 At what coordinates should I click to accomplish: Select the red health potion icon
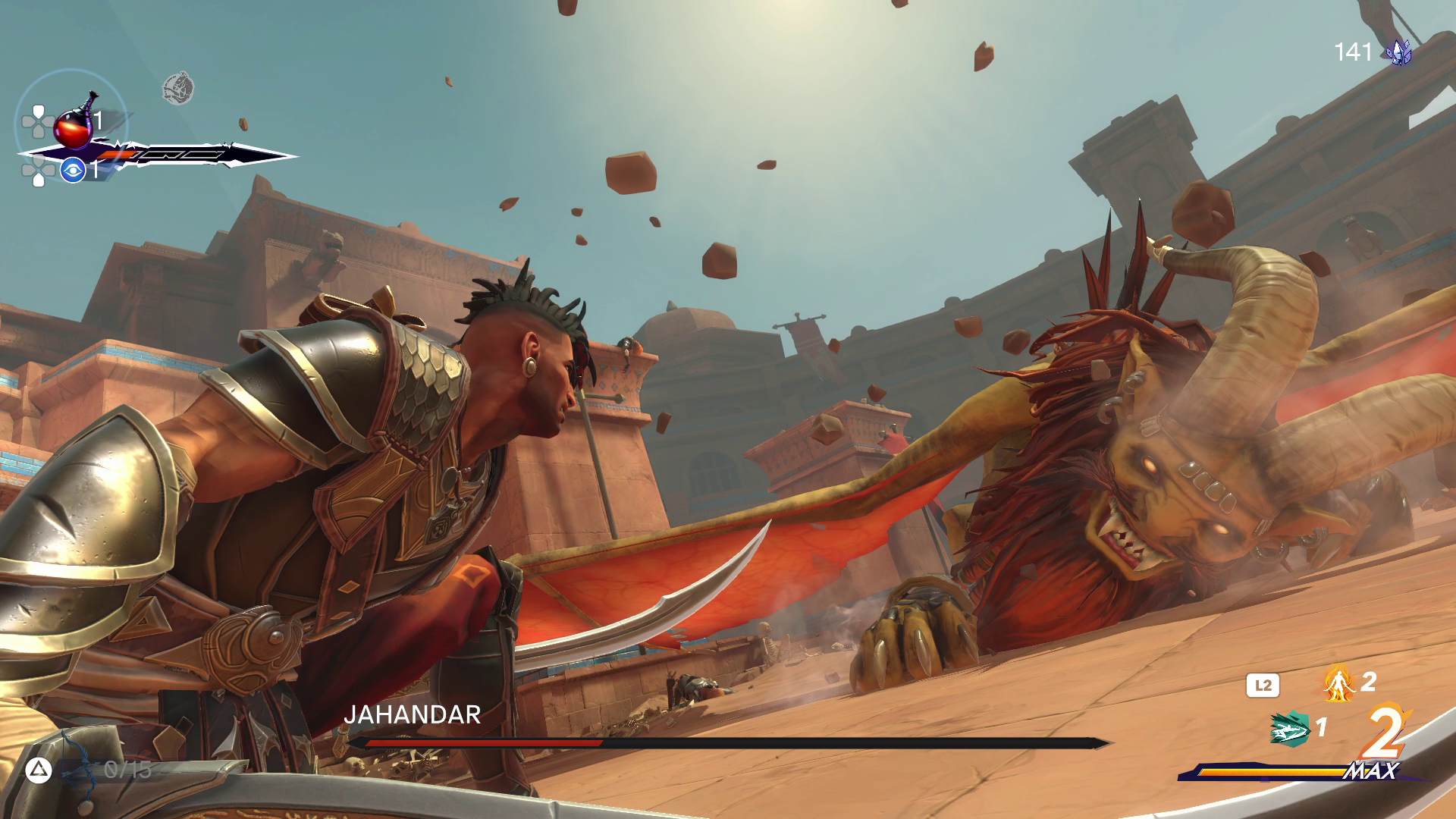tap(72, 125)
